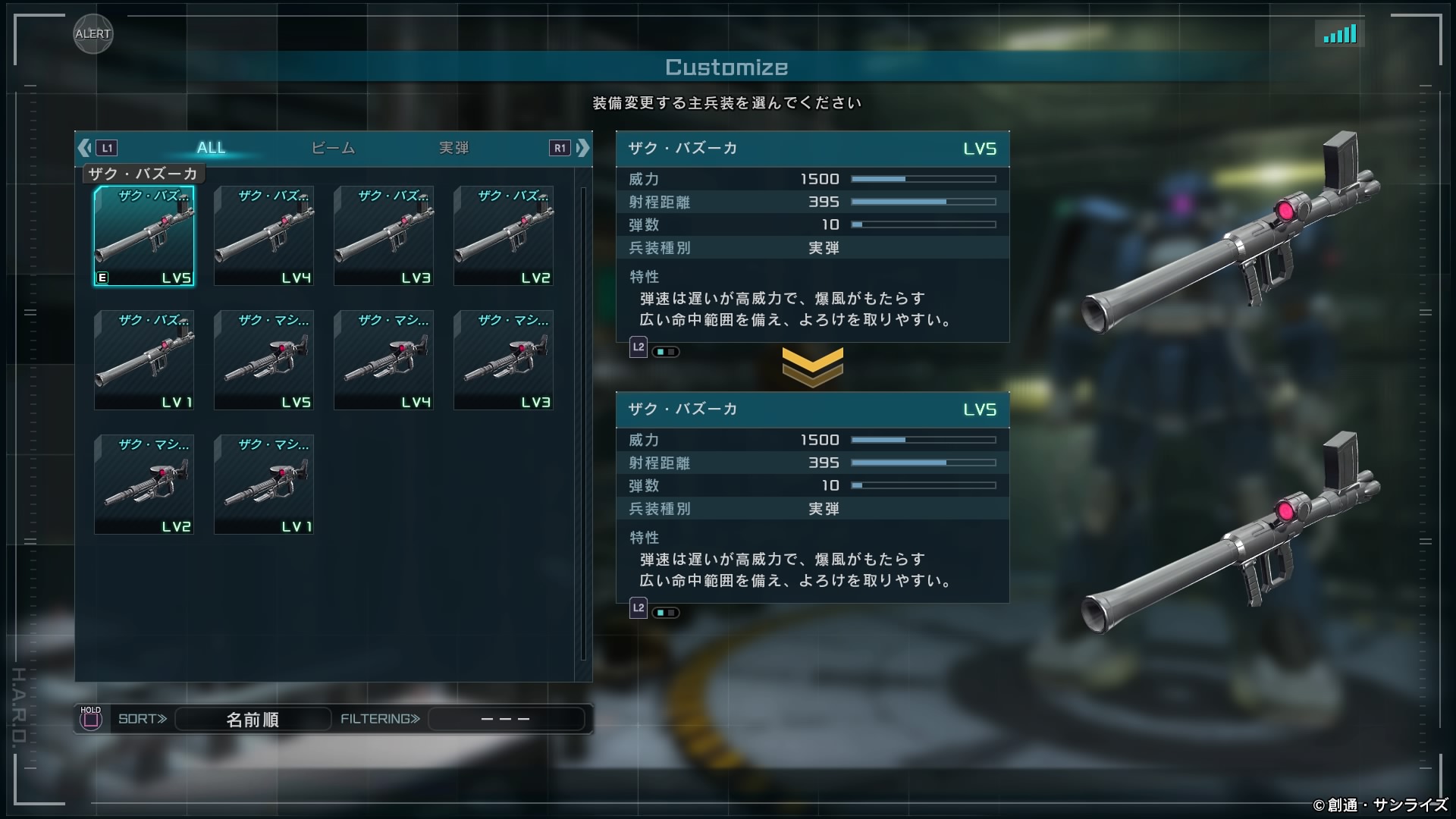1456x819 pixels.
Task: Open the FILTERING selector field
Action: [x=506, y=719]
